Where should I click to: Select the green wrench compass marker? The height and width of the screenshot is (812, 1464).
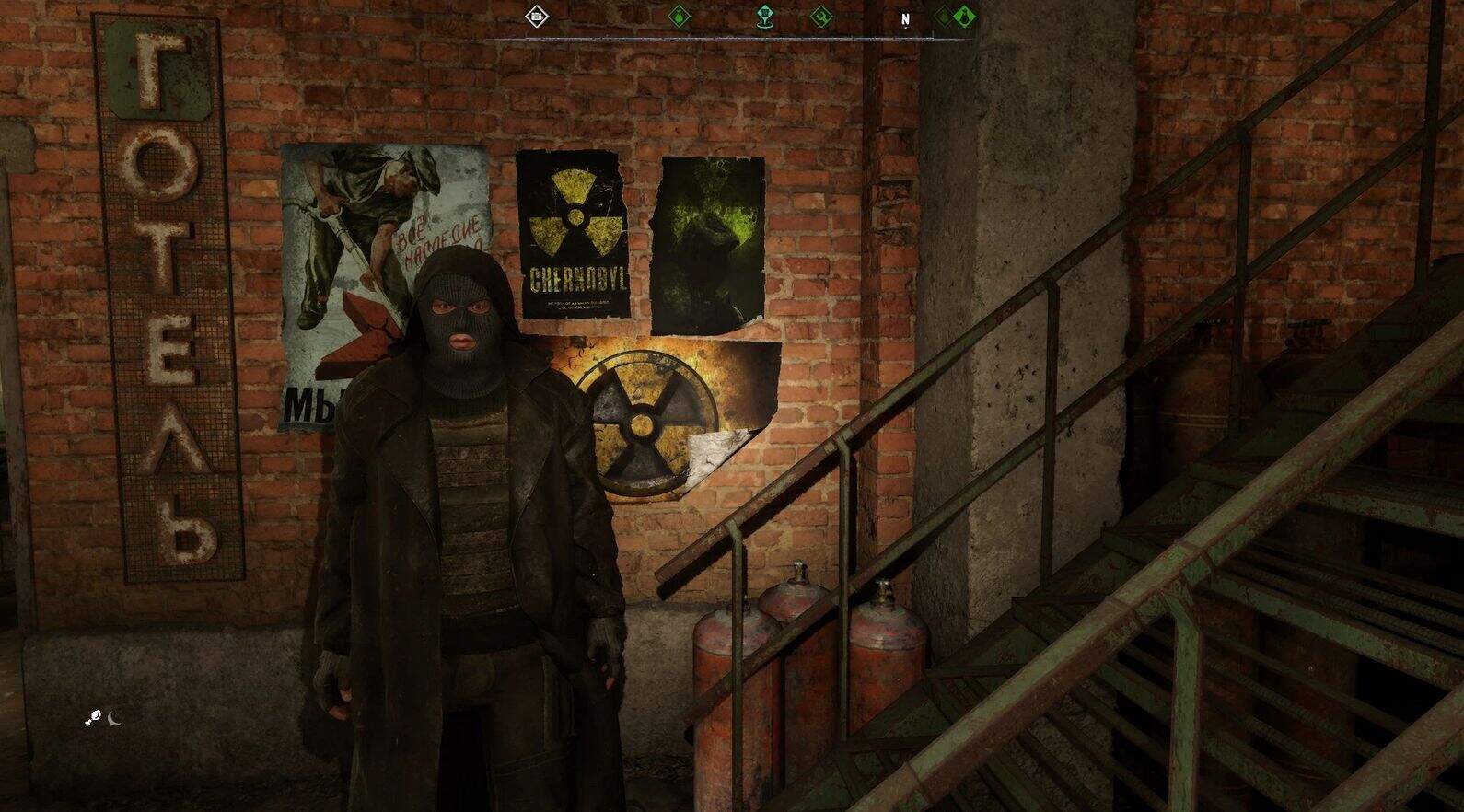pyautogui.click(x=819, y=16)
